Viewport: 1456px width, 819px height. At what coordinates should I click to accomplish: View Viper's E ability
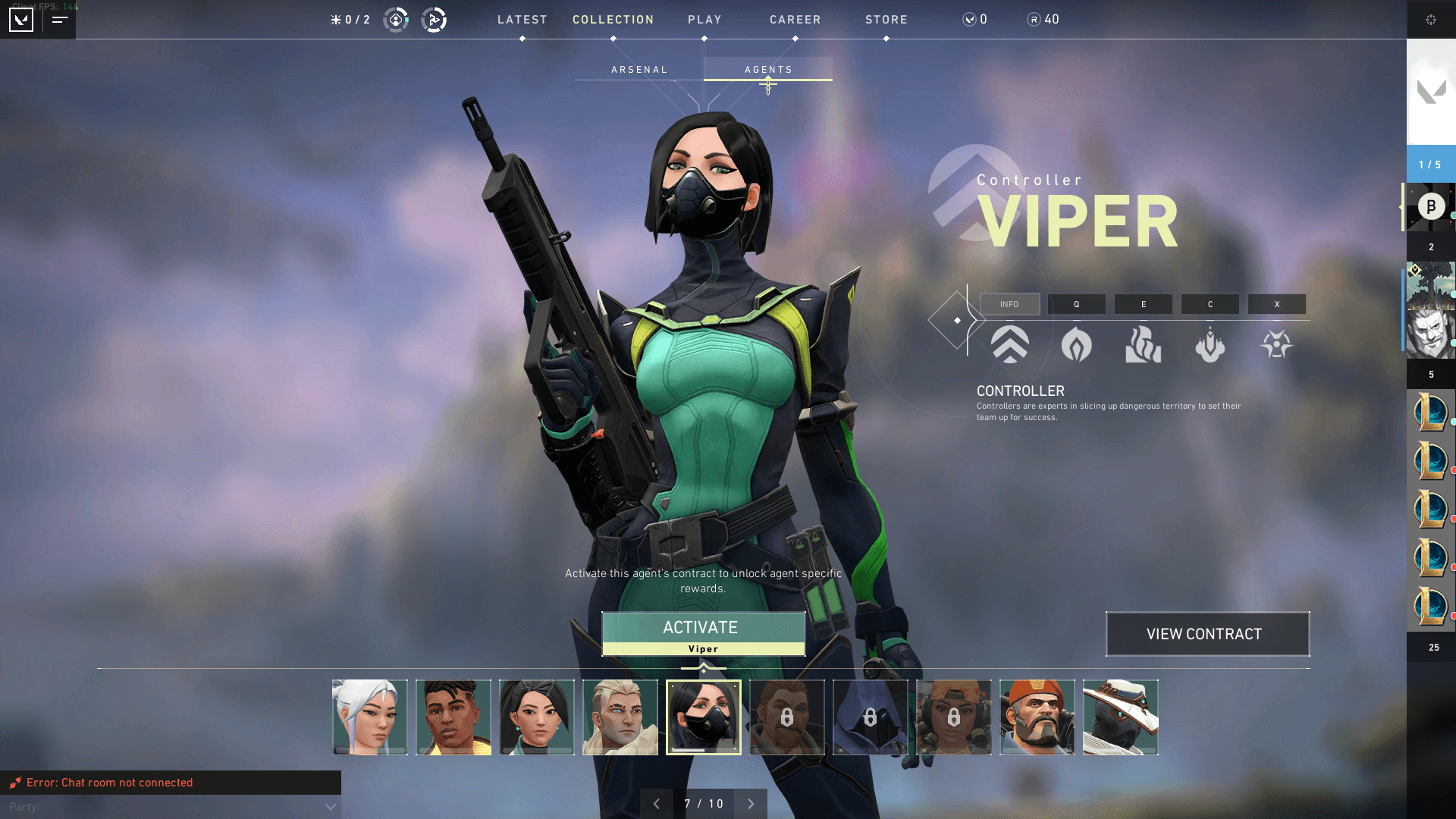pos(1143,304)
